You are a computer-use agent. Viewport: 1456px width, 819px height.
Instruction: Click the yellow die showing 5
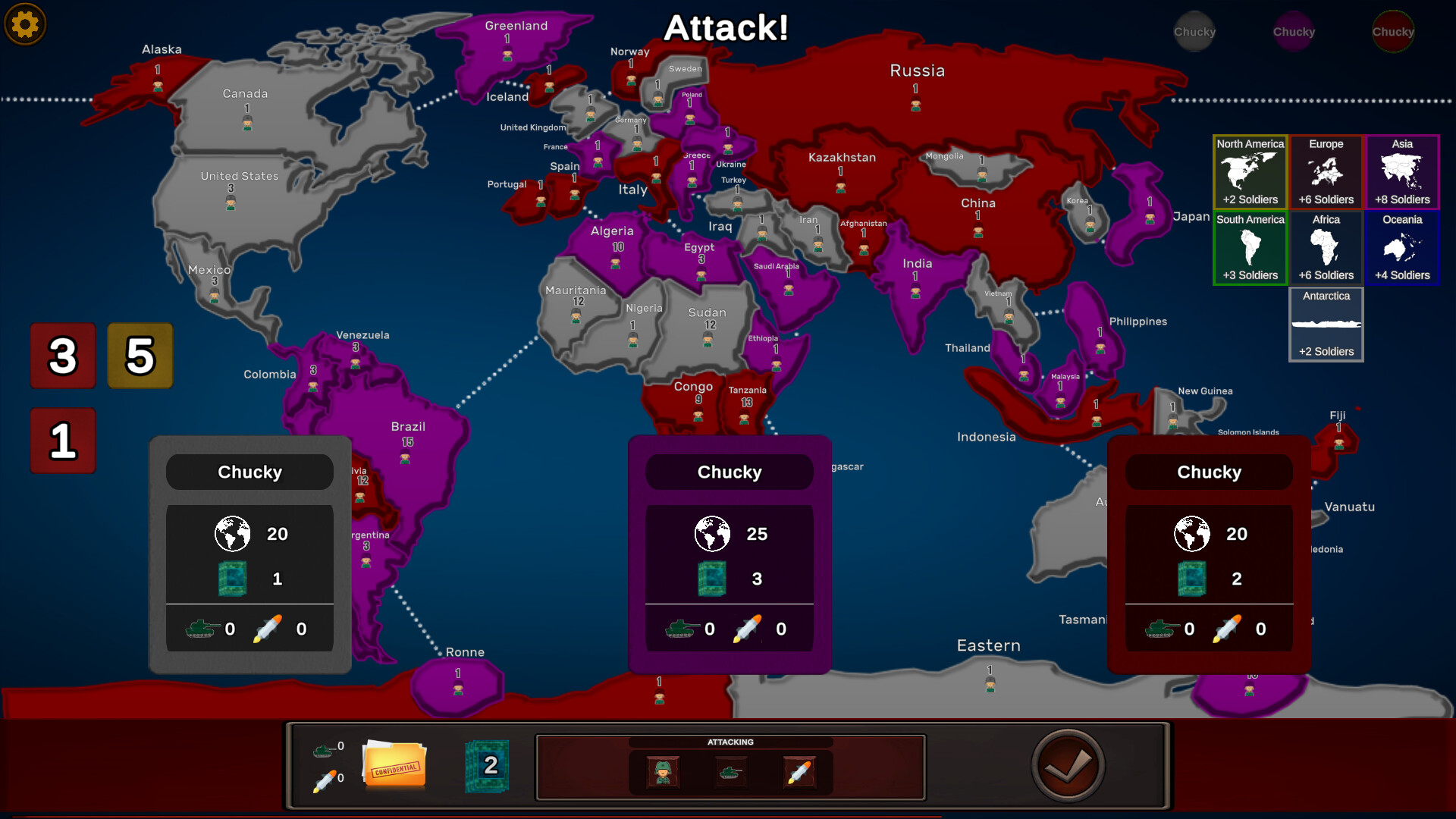coord(140,356)
